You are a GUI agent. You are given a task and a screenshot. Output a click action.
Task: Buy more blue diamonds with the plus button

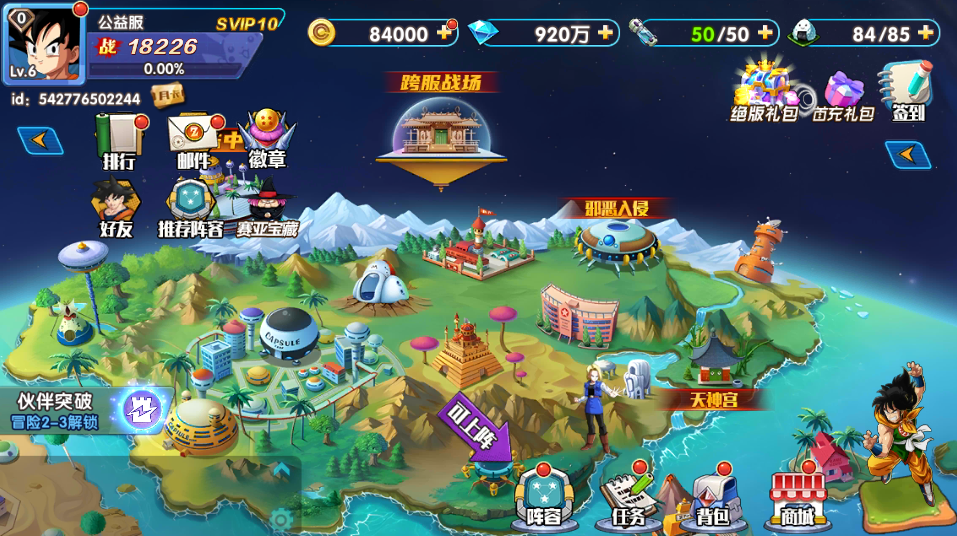[x=605, y=33]
